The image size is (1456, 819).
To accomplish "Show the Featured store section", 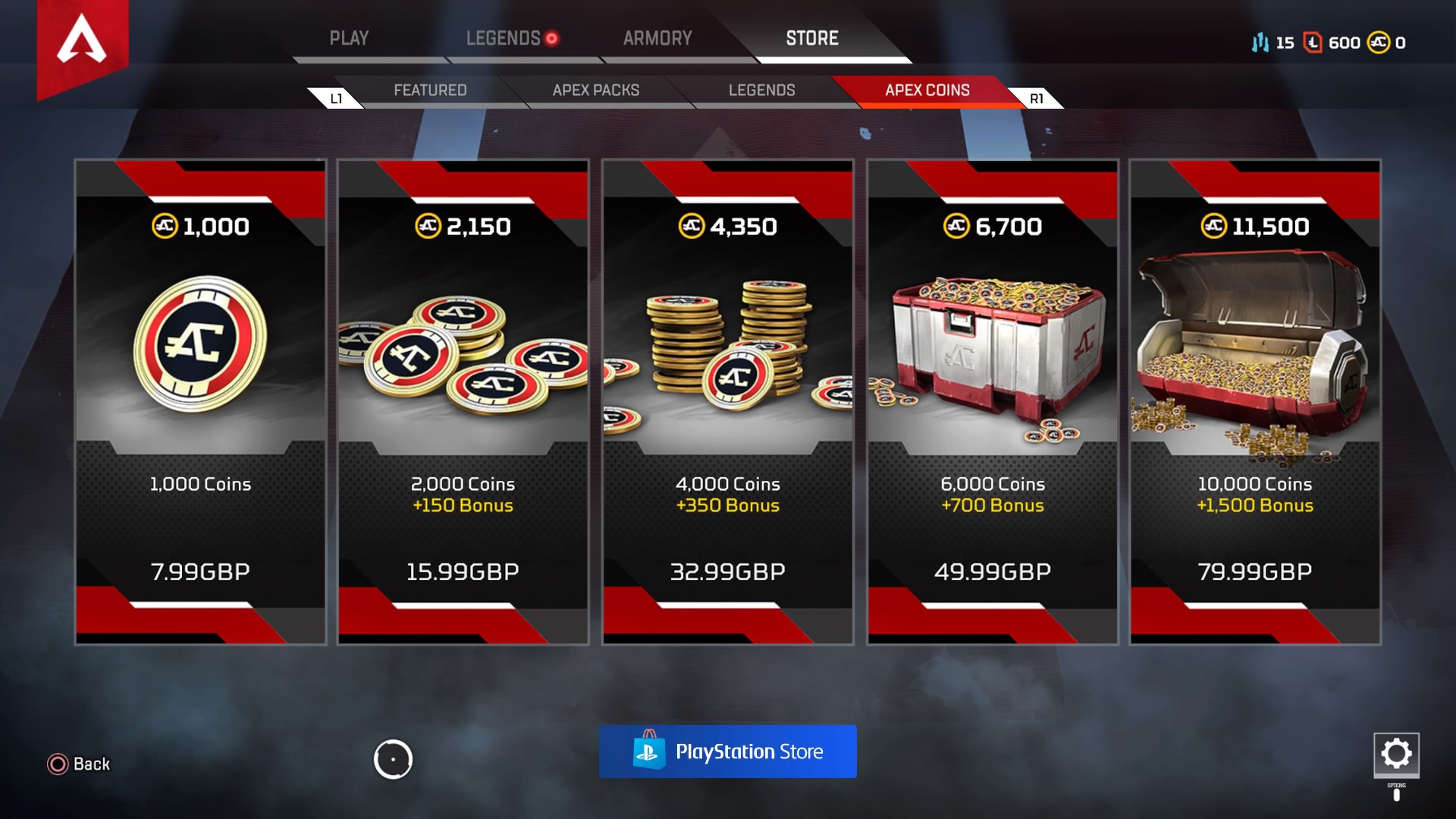I will 430,90.
